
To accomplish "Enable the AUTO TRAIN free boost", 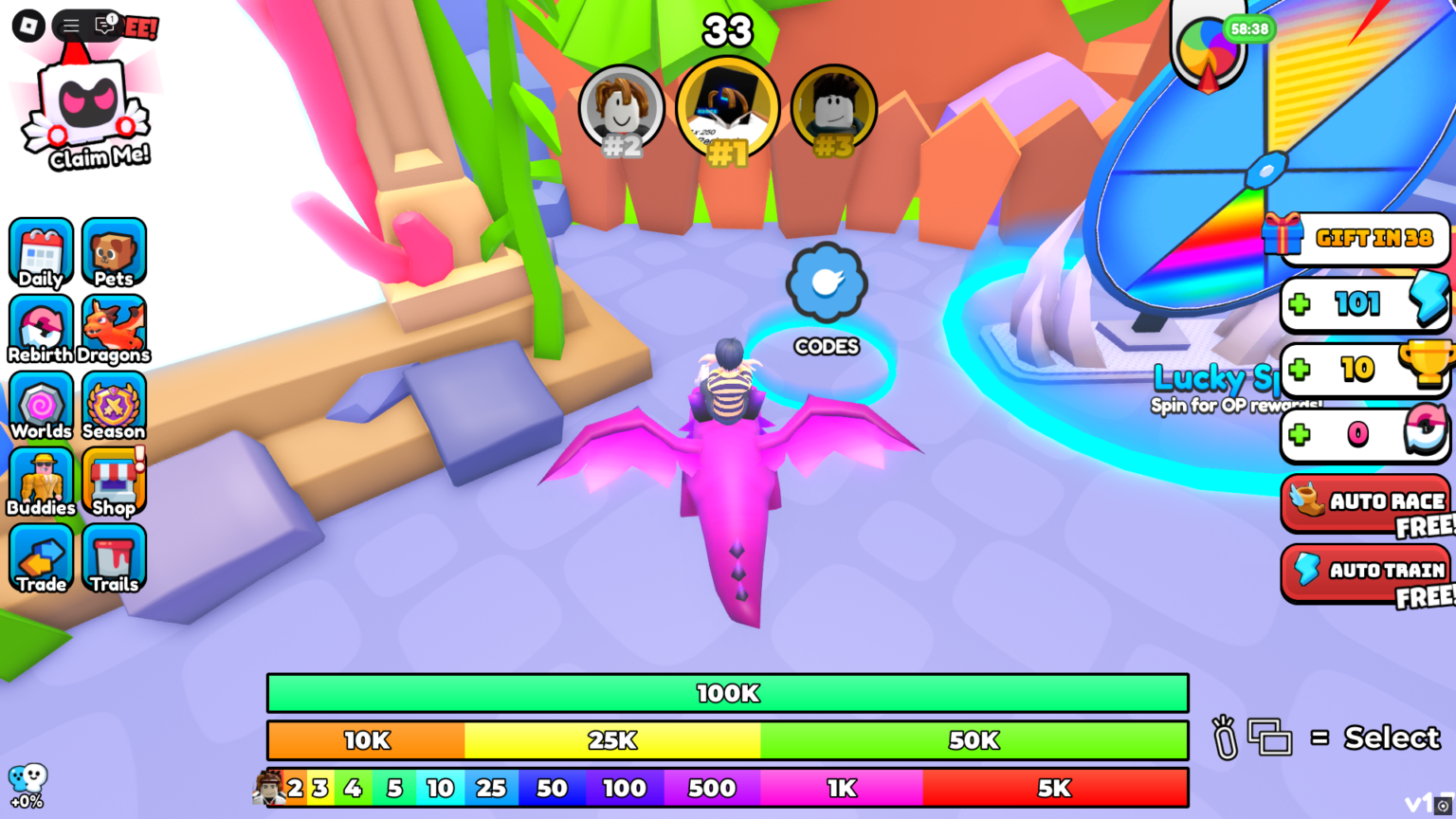I will click(1368, 571).
